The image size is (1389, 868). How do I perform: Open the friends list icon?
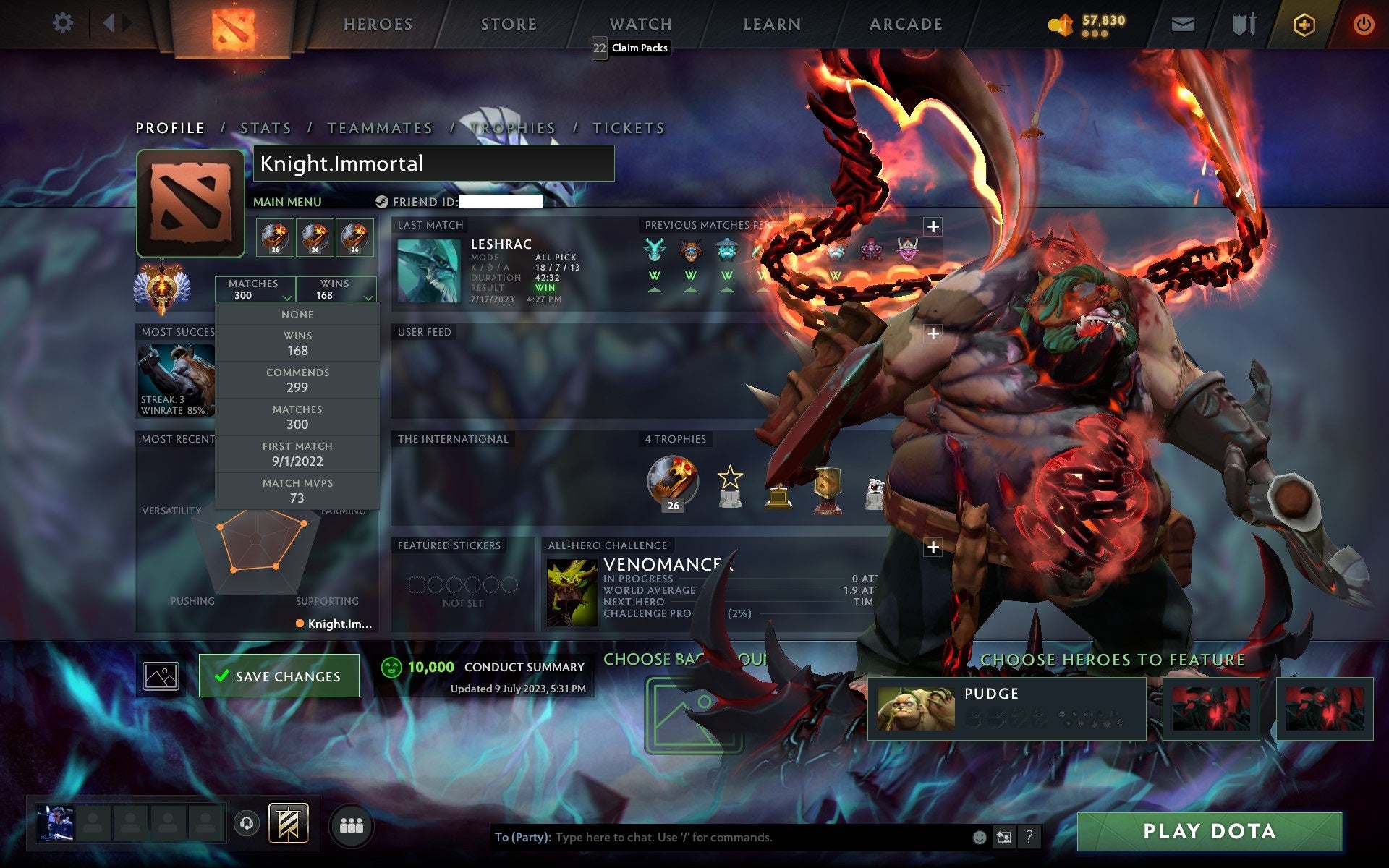pos(350,824)
